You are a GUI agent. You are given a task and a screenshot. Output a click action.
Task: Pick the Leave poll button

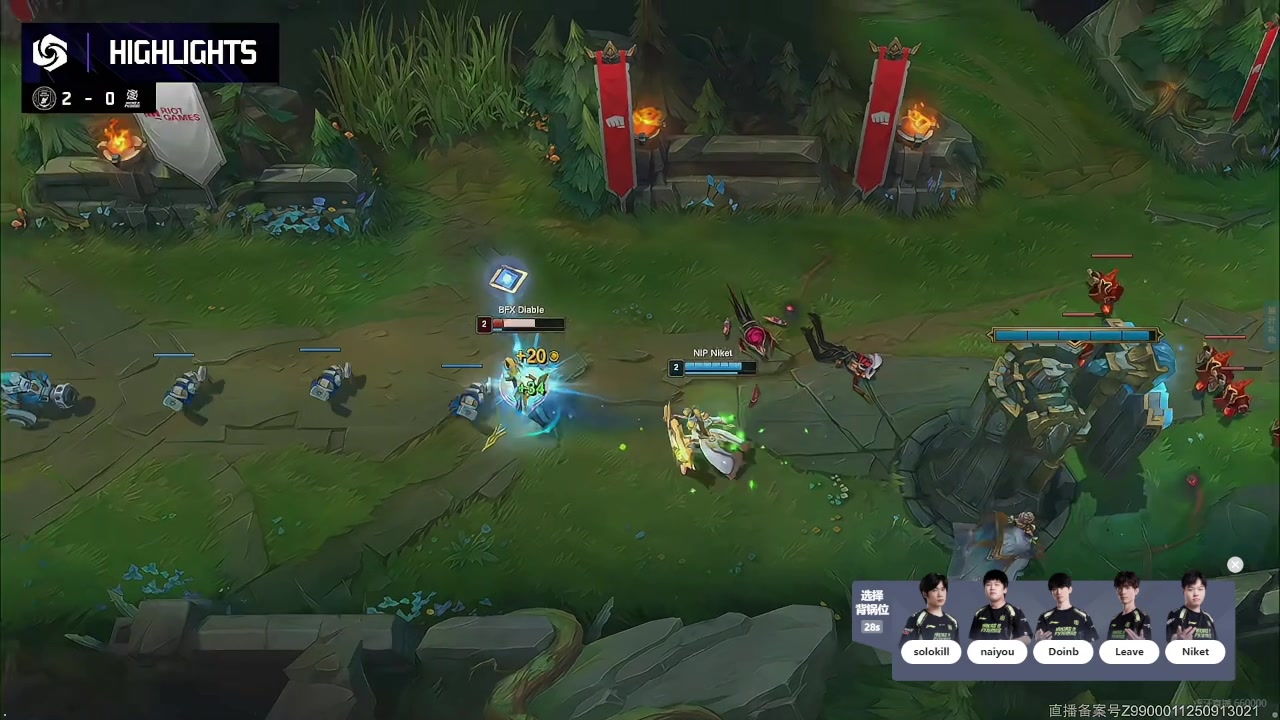click(x=1129, y=652)
